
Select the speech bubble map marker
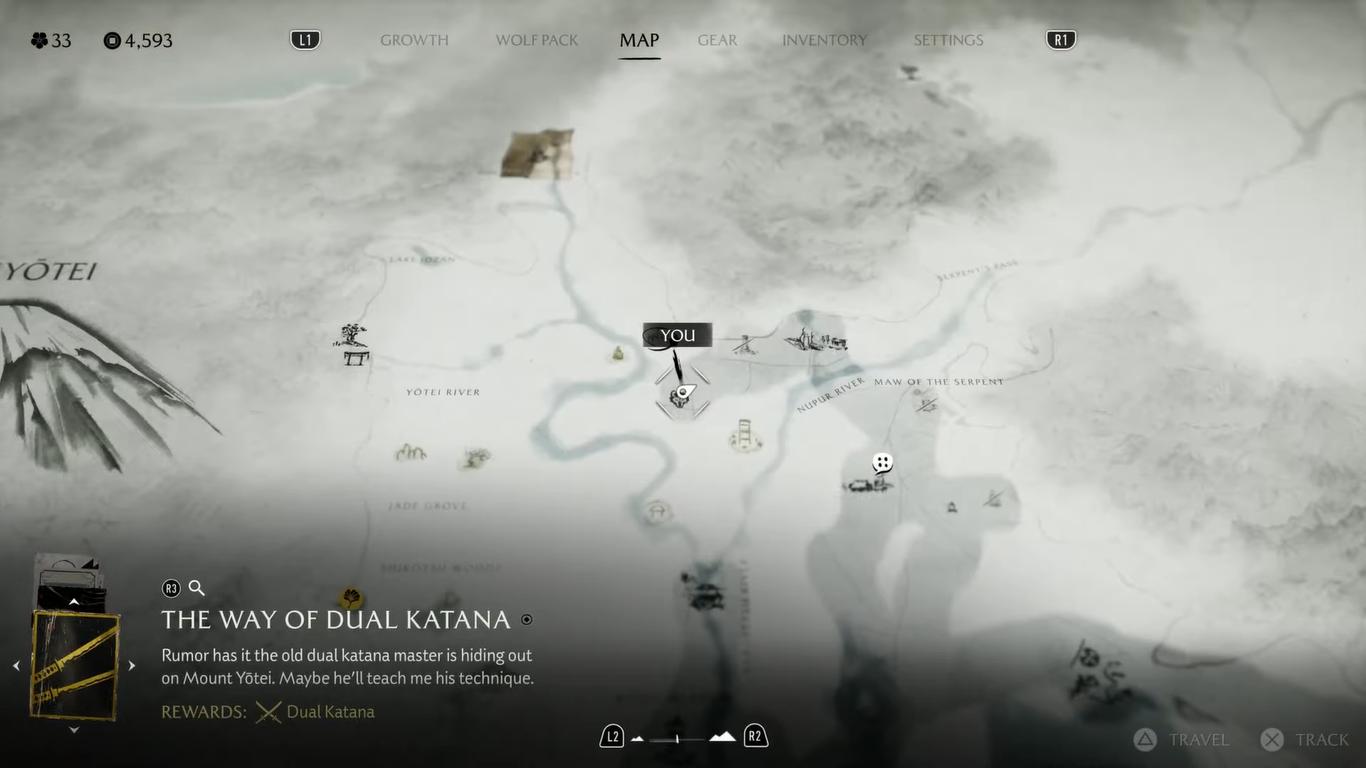click(882, 463)
